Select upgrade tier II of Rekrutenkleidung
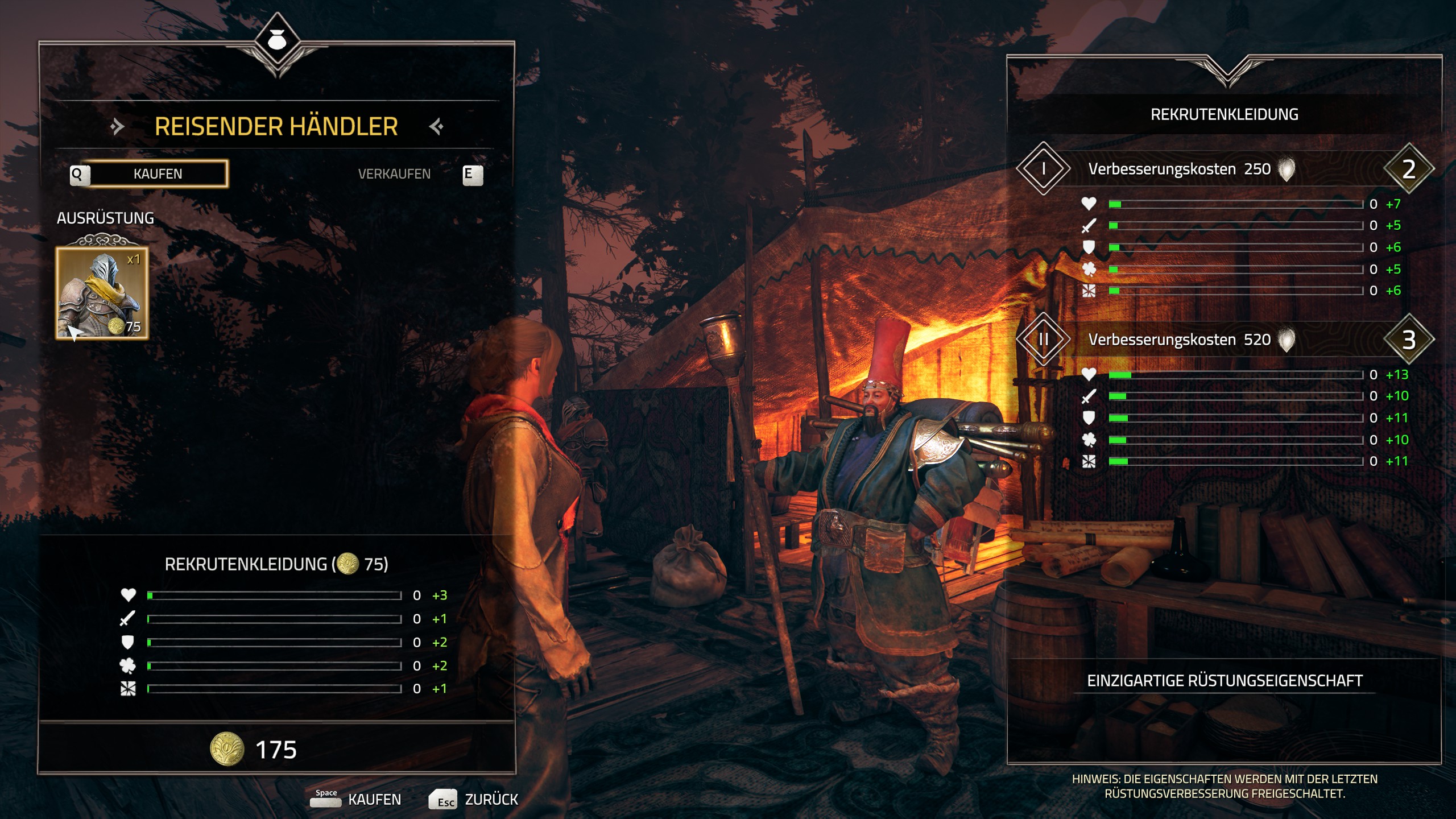 [x=1043, y=340]
